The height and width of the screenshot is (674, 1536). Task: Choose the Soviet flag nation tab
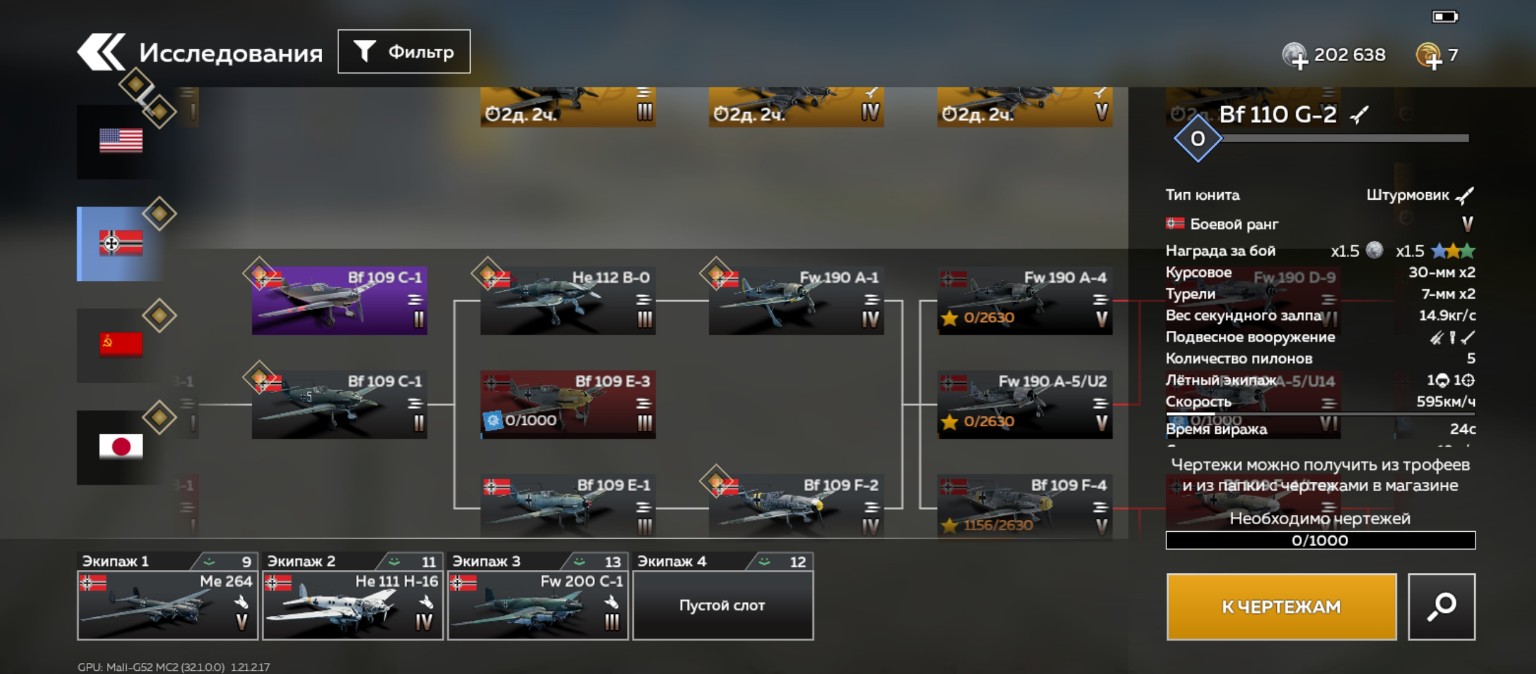120,345
